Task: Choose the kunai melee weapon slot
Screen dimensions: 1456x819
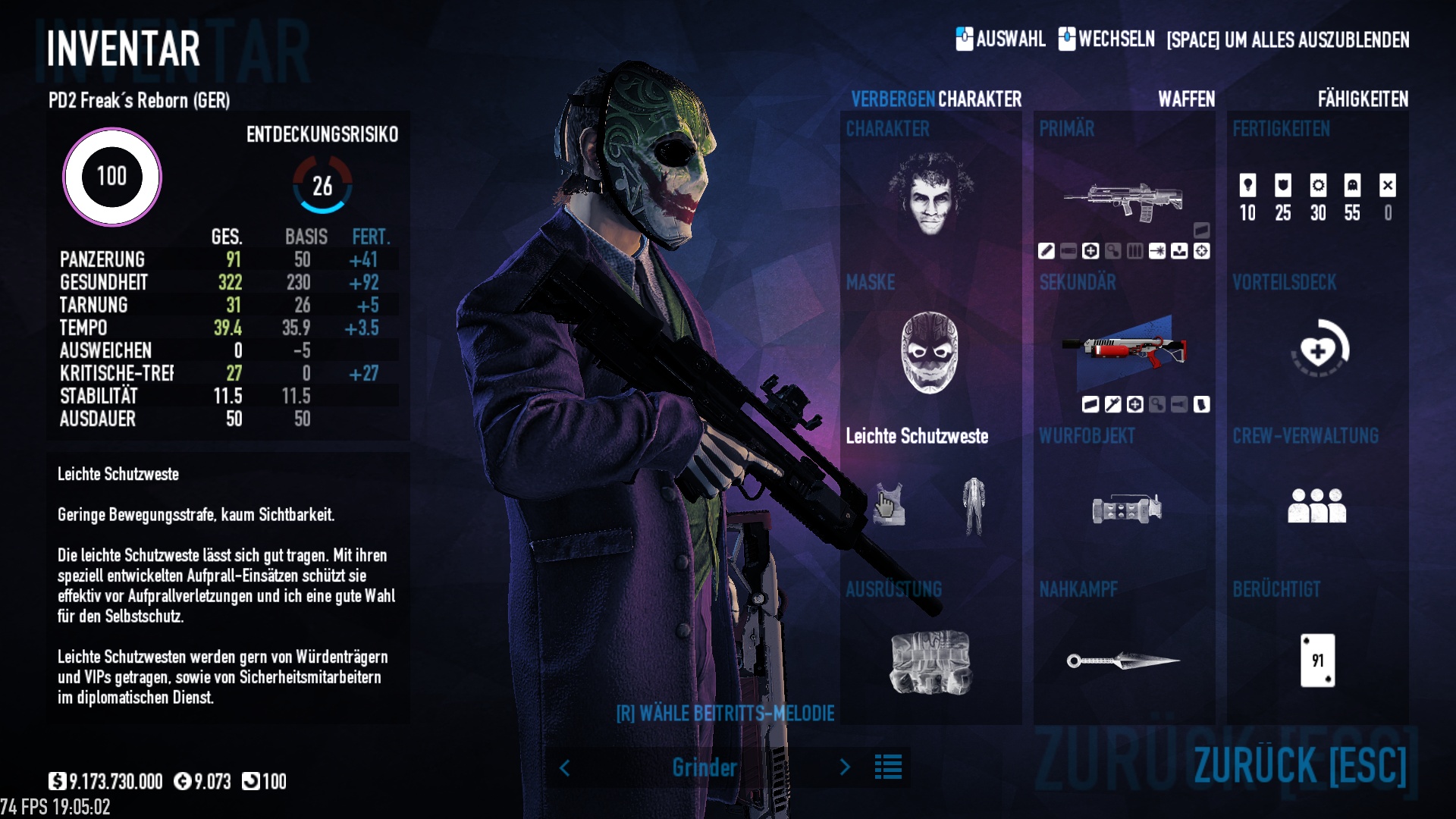Action: pos(1123,661)
